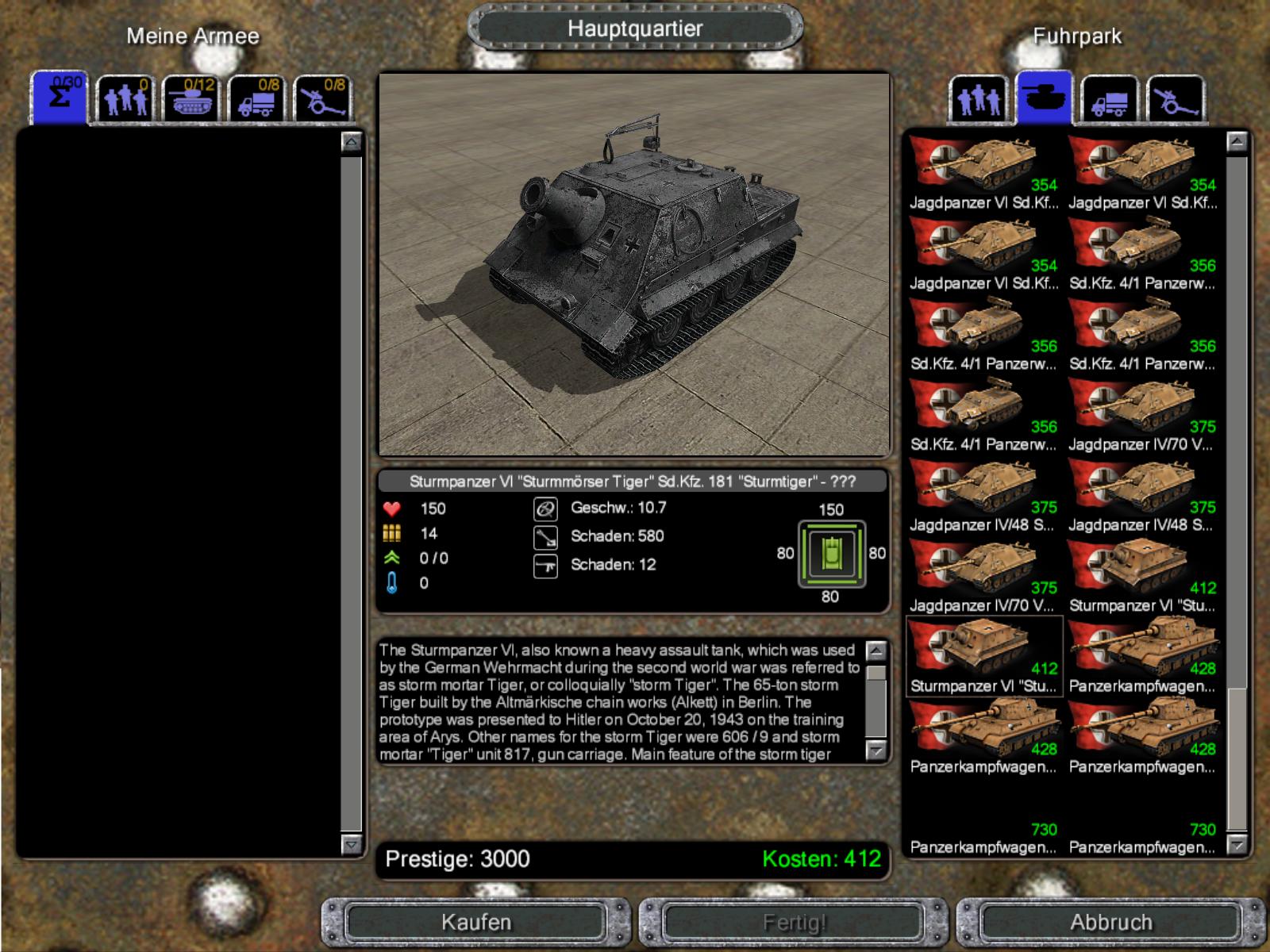Screen dimensions: 1270x952
Task: Click the description text scroll-up arrow
Action: tap(876, 651)
